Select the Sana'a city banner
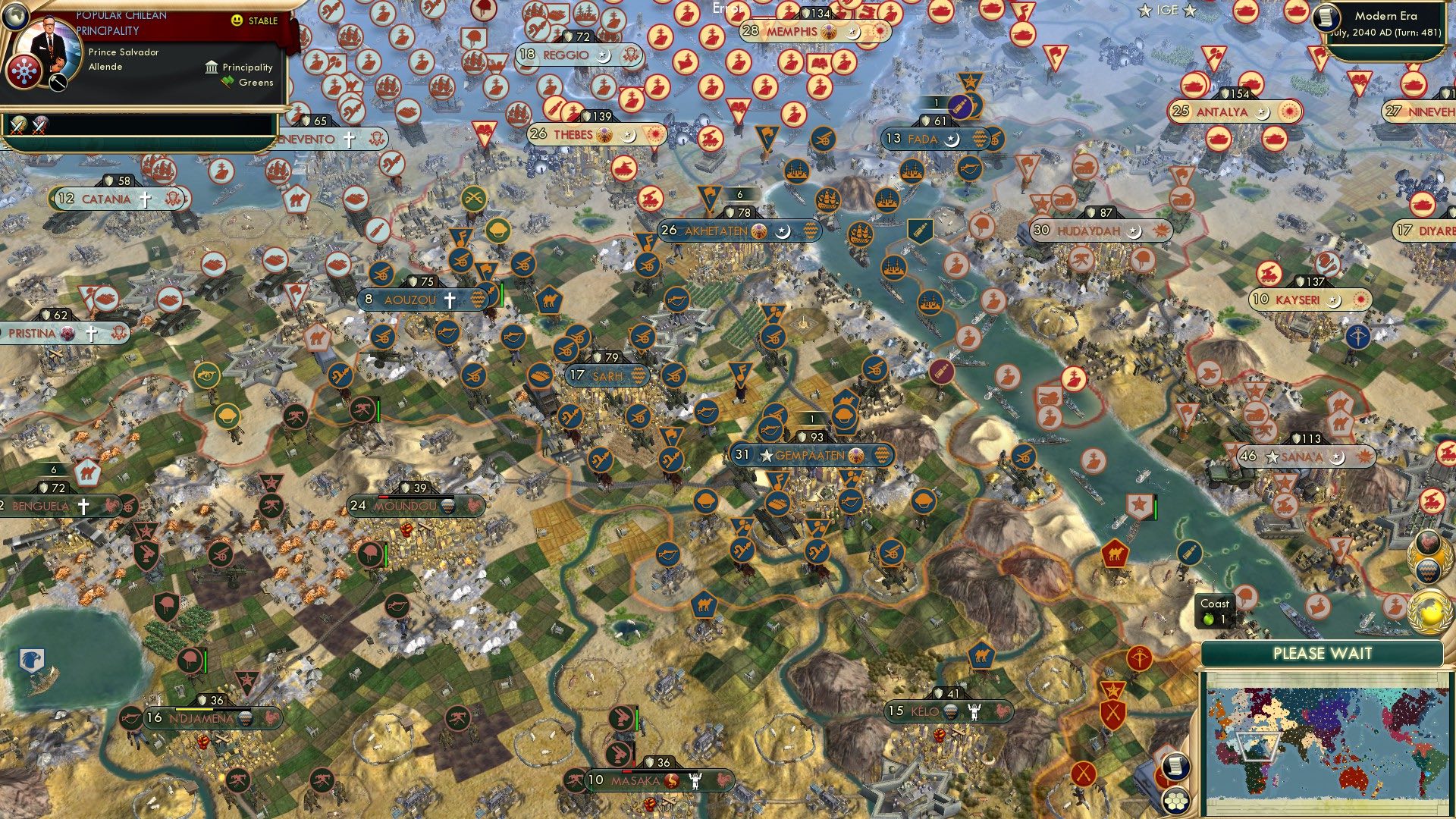1456x819 pixels. click(1302, 457)
